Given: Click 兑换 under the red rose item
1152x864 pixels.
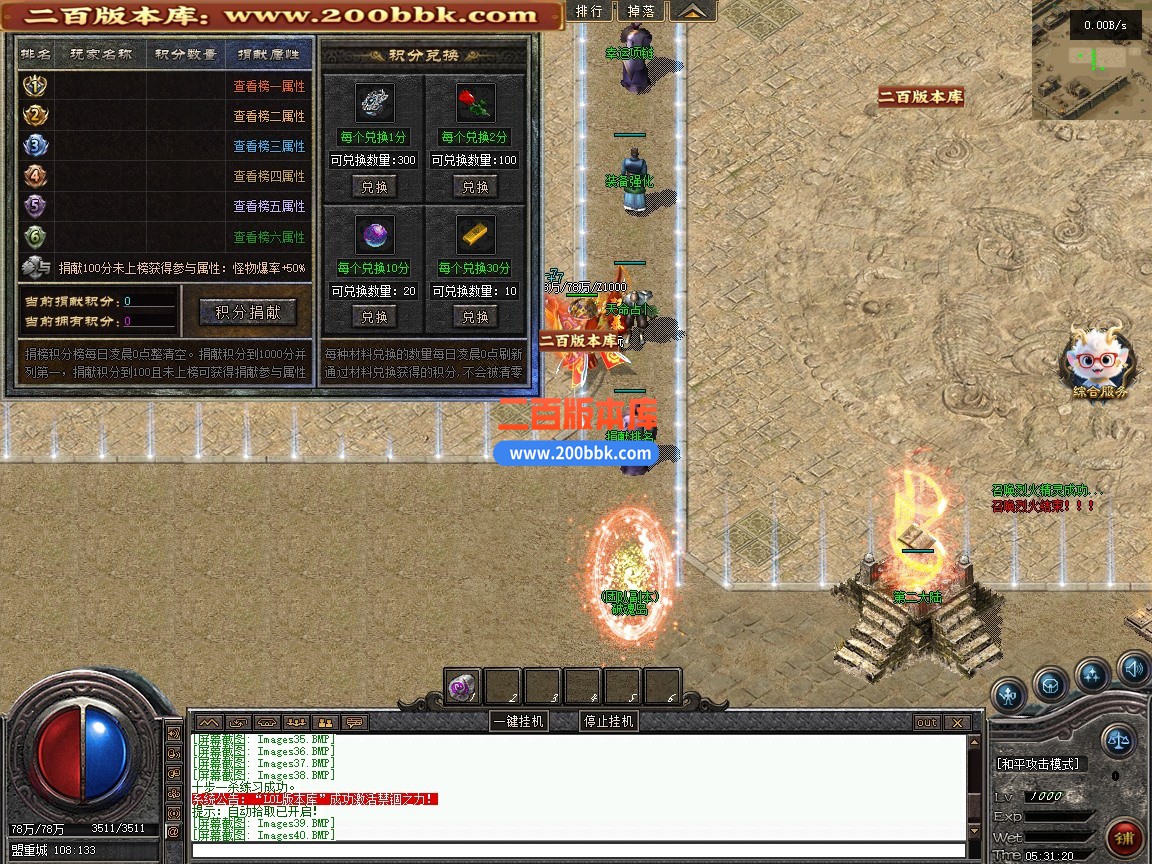Looking at the screenshot, I should (475, 187).
